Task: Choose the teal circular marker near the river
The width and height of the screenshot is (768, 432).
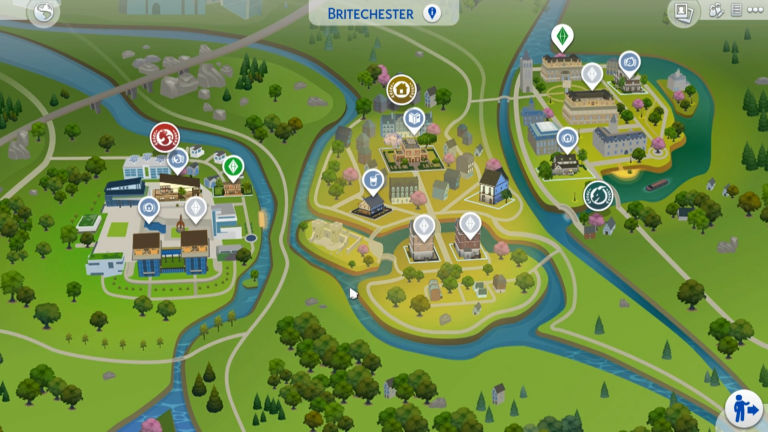Action: (x=599, y=195)
